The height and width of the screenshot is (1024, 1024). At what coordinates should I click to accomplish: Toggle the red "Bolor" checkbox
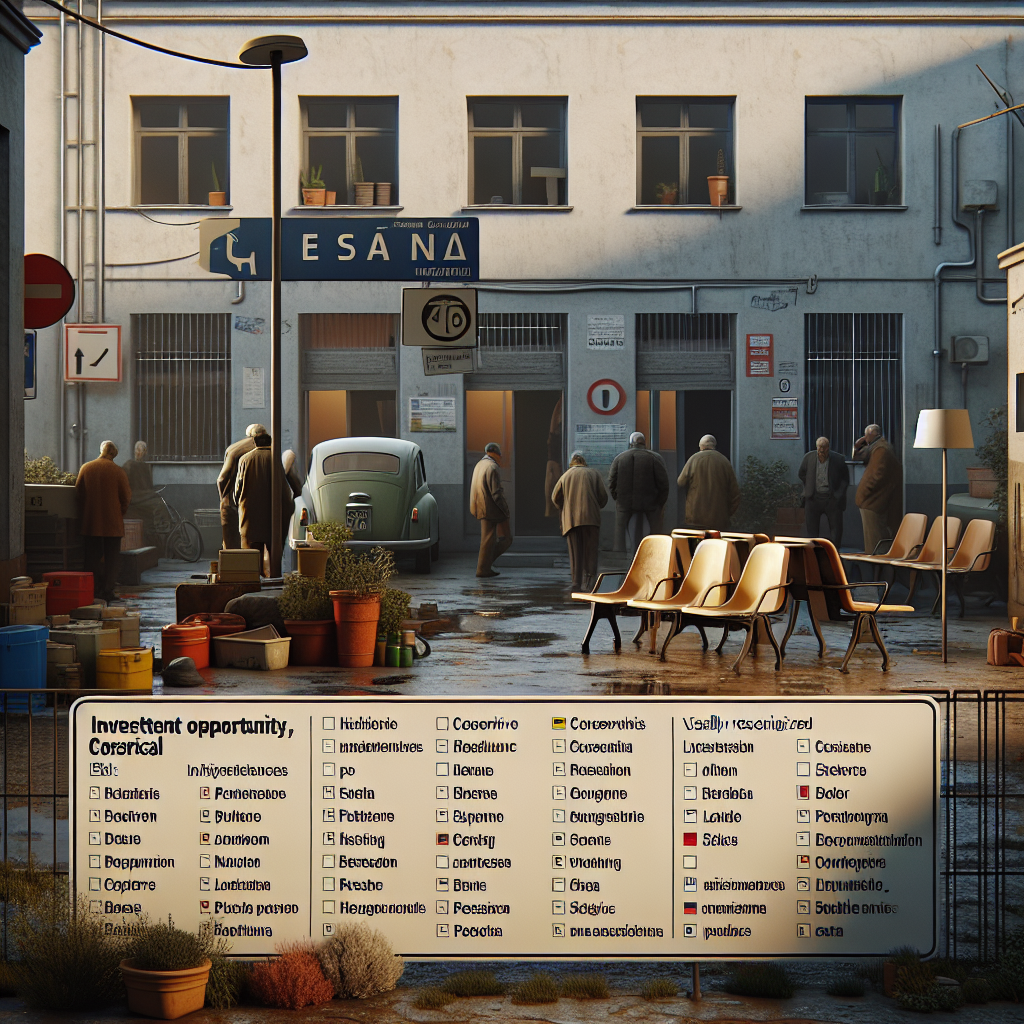tap(803, 793)
